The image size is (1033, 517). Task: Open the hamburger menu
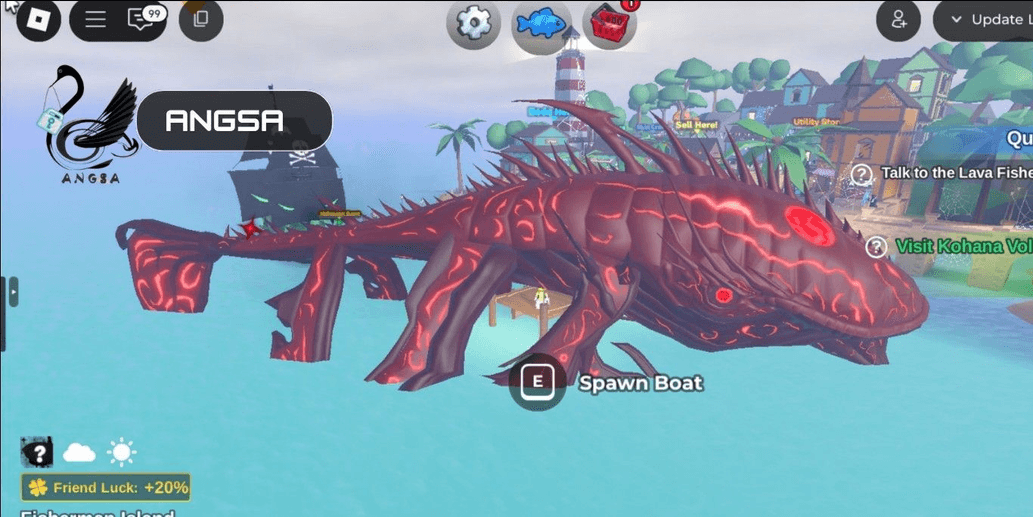[96, 20]
